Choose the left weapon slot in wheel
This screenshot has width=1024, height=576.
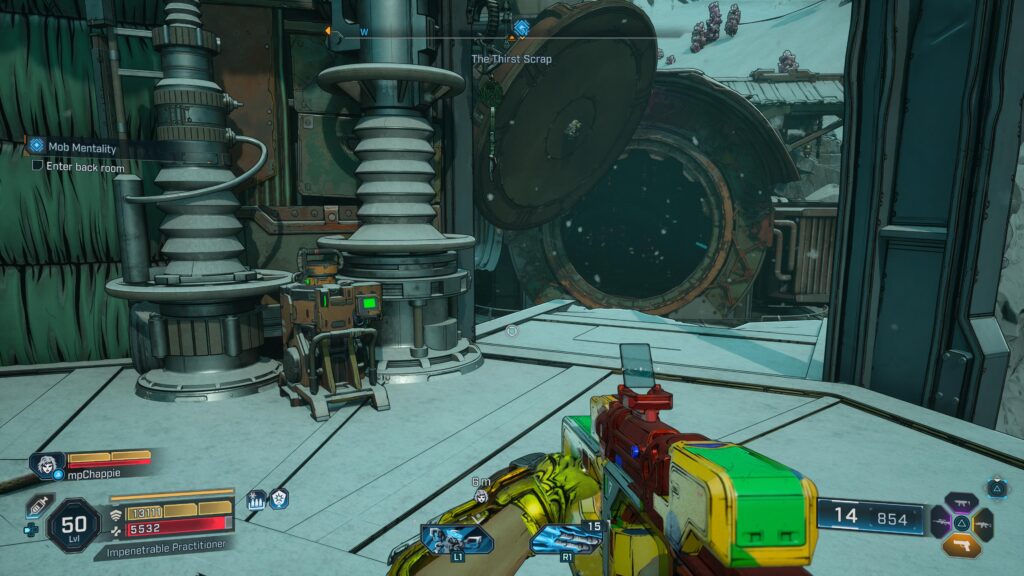click(941, 523)
